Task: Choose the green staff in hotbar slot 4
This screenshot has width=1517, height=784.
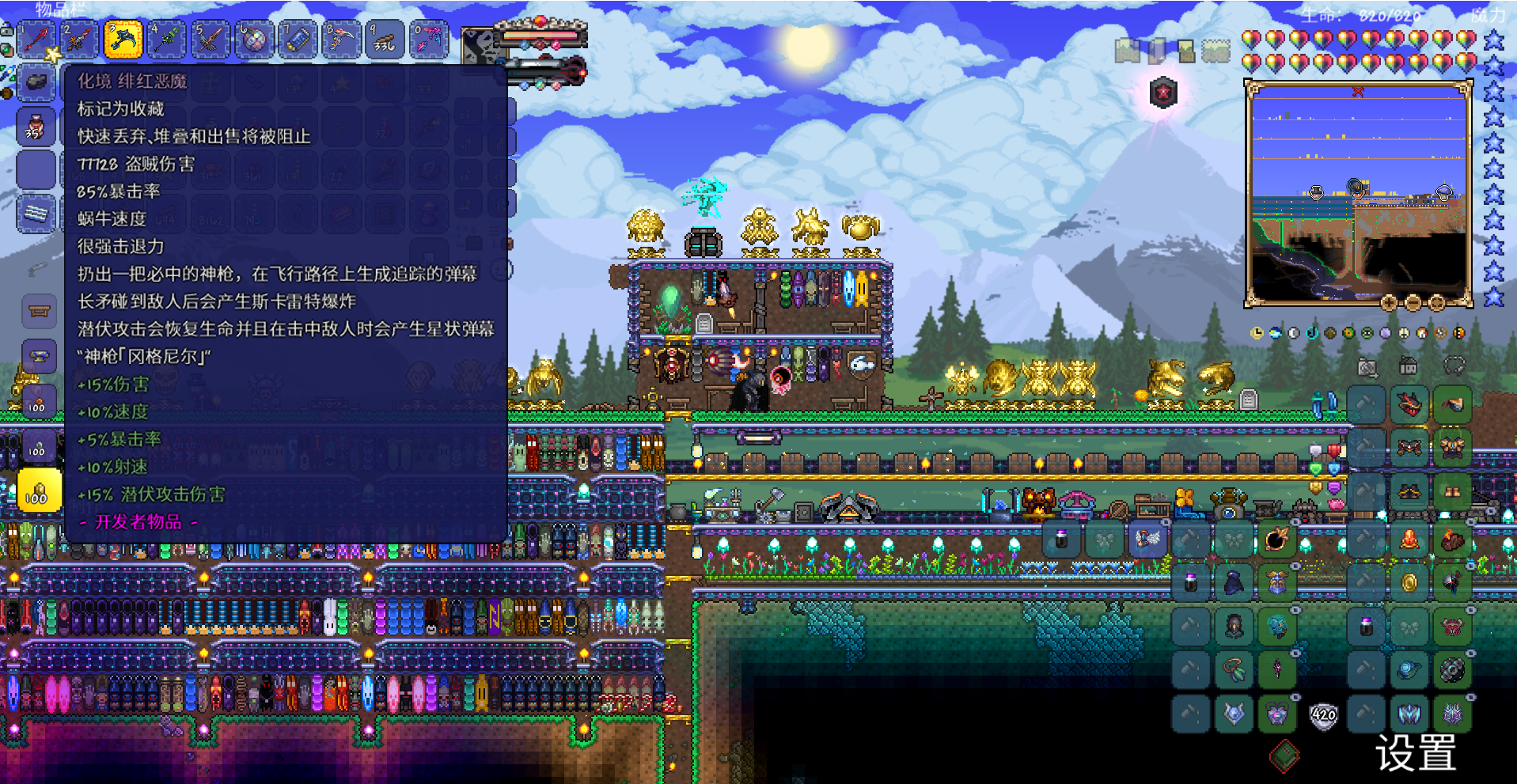Action: point(167,40)
